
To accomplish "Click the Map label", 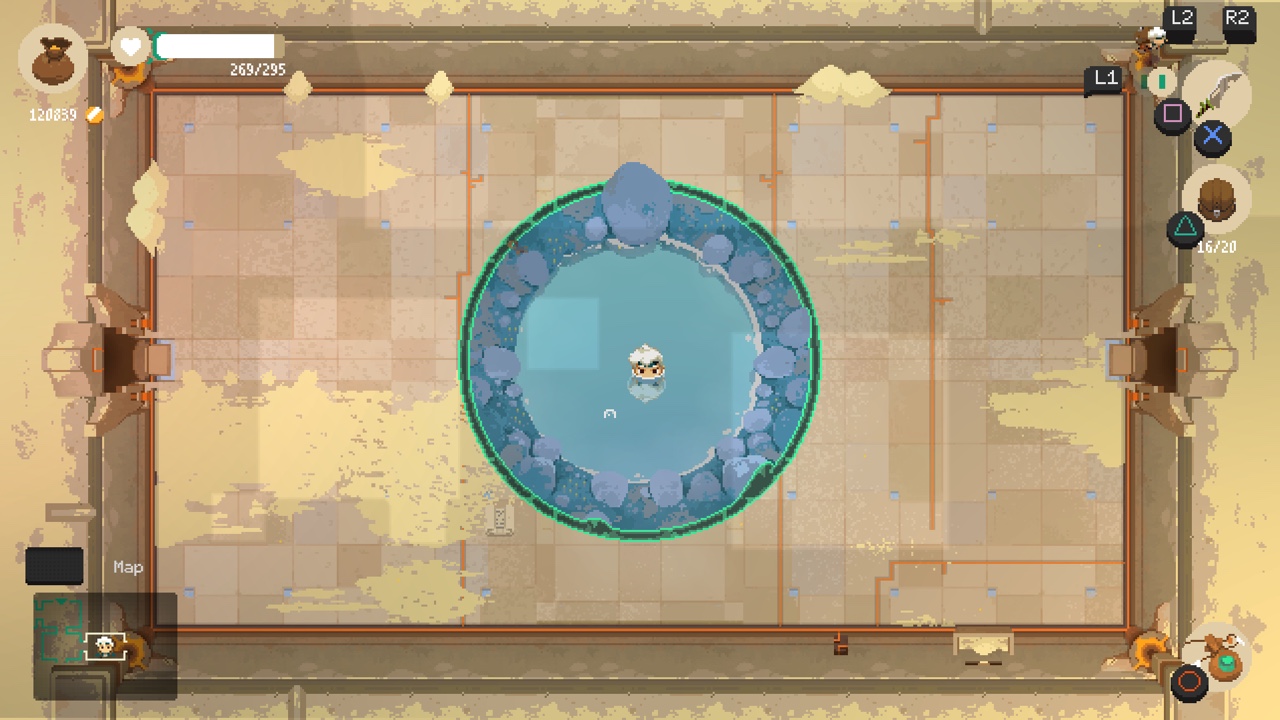I will pyautogui.click(x=127, y=567).
